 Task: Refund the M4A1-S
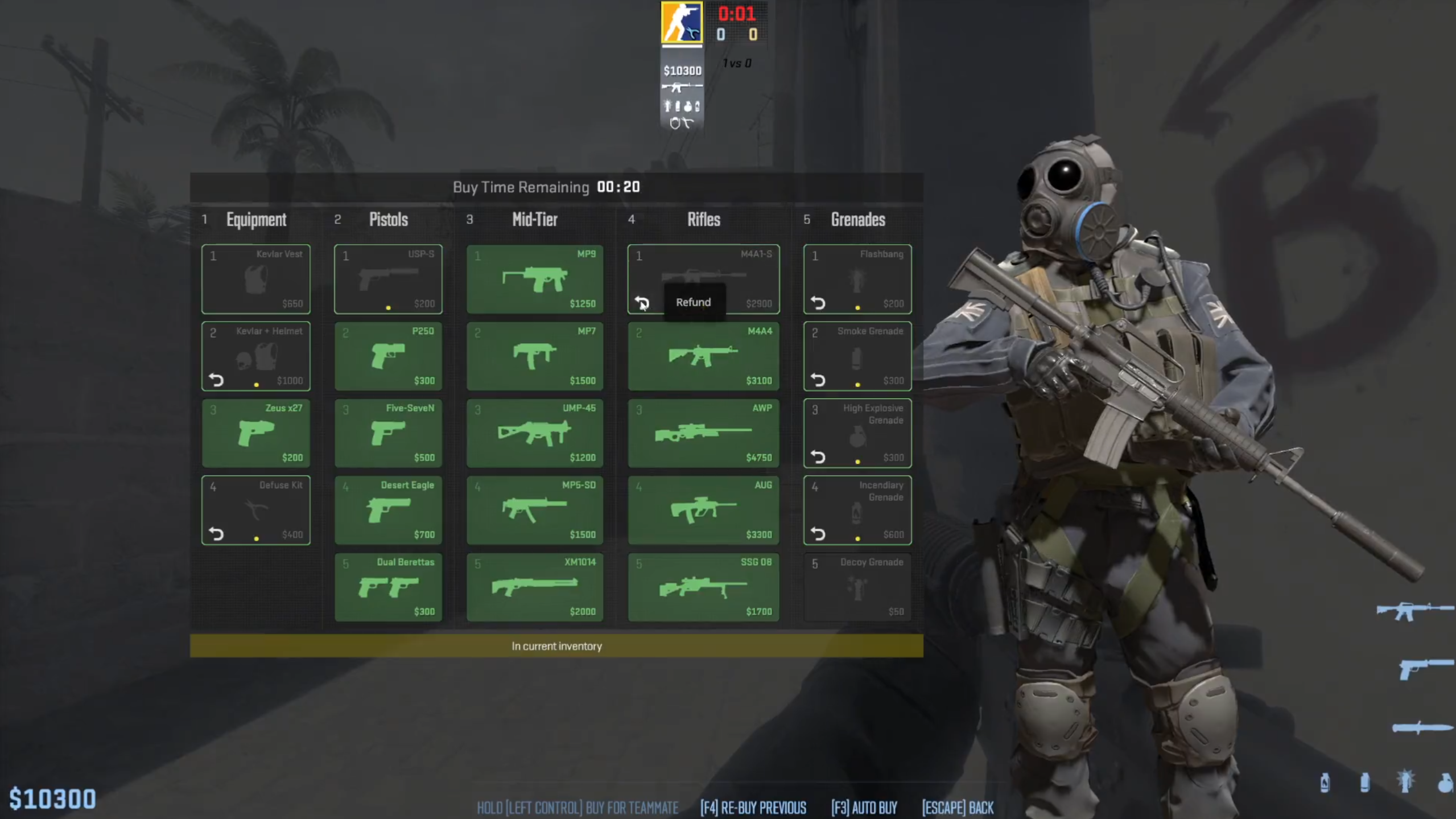point(641,303)
